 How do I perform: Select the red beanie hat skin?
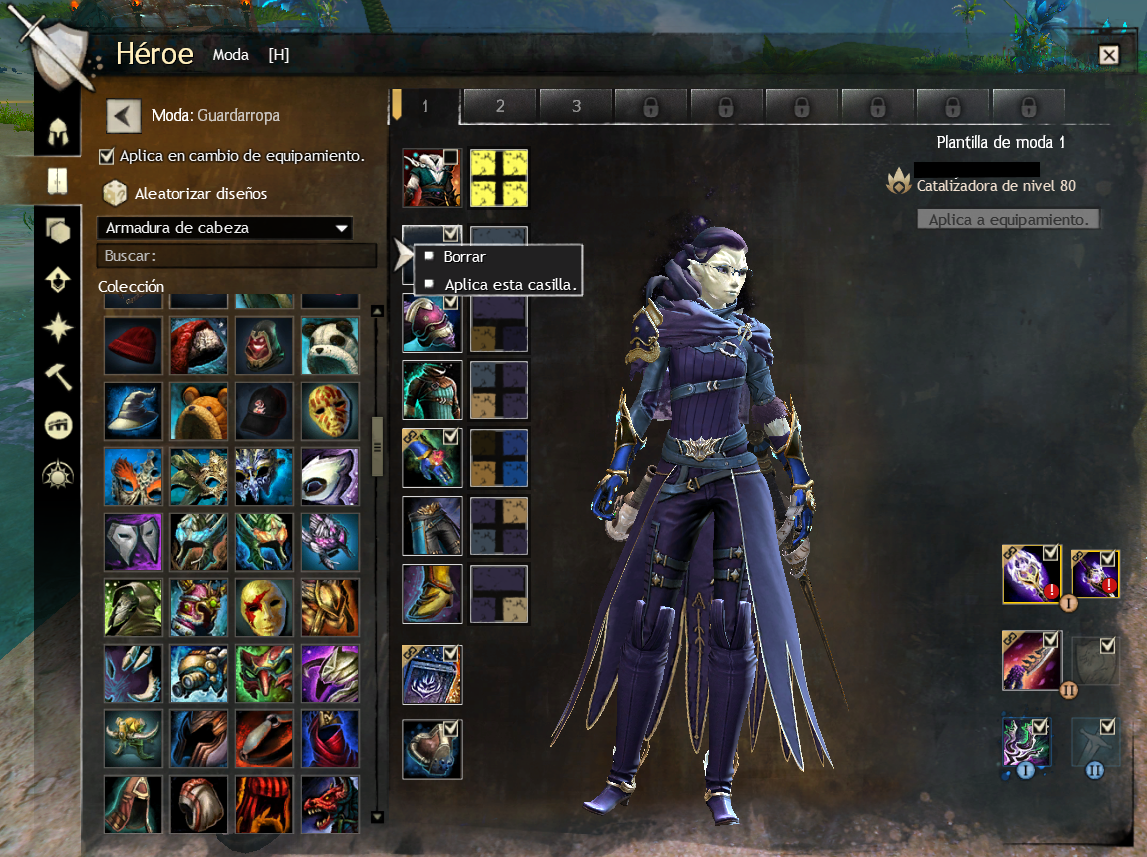pyautogui.click(x=133, y=346)
